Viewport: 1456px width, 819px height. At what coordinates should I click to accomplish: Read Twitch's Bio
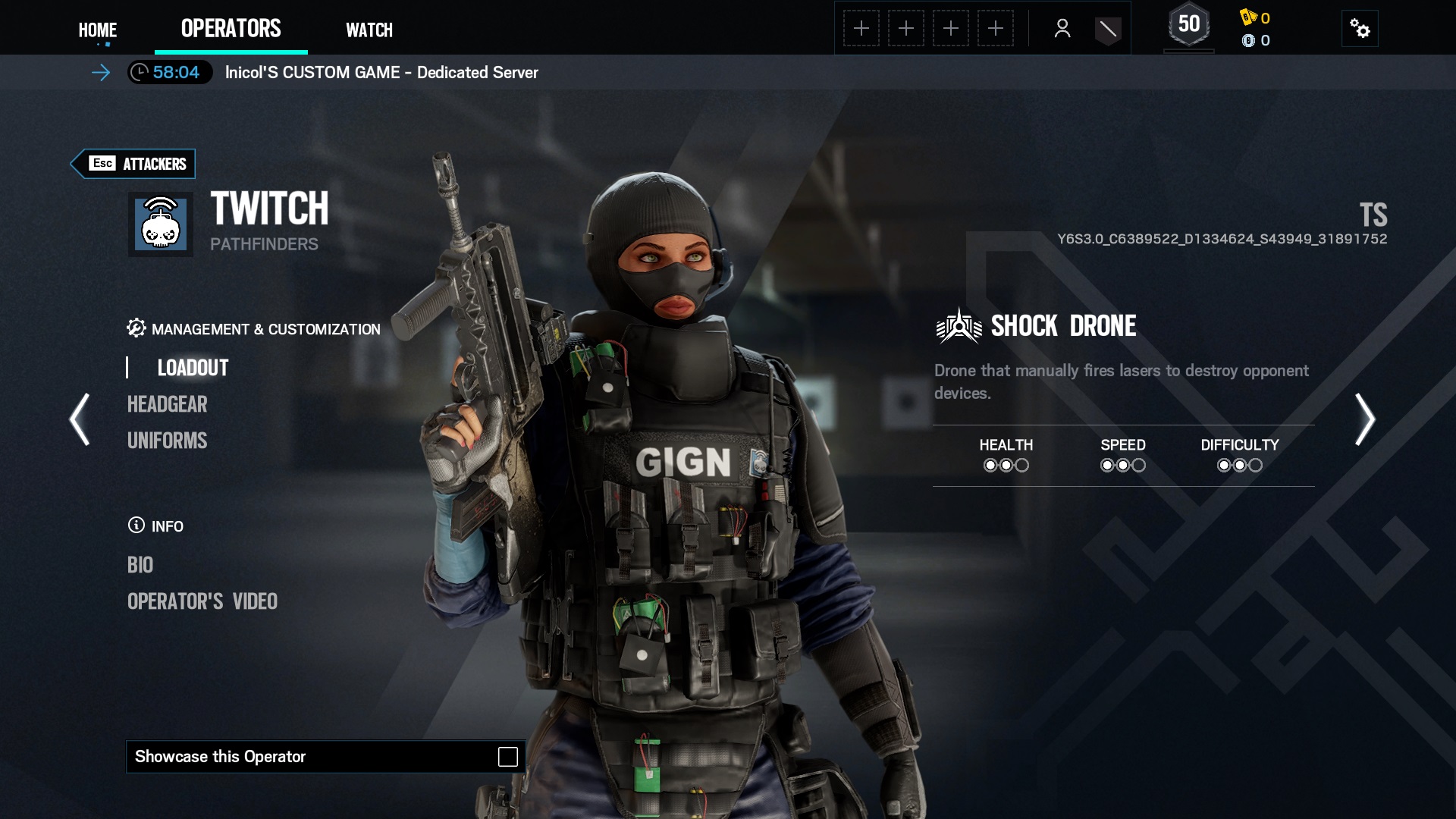(140, 565)
